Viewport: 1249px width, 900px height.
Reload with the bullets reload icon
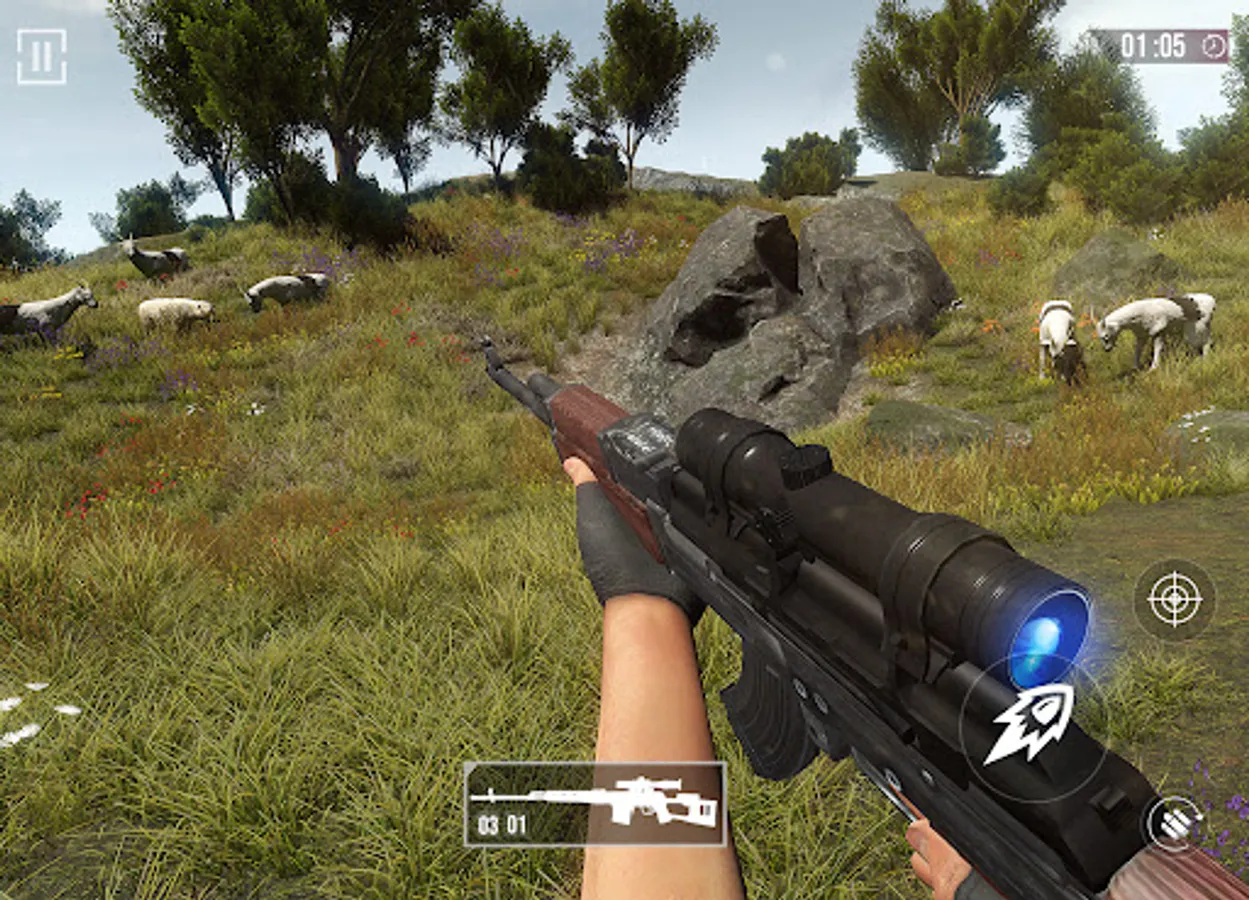point(1174,823)
